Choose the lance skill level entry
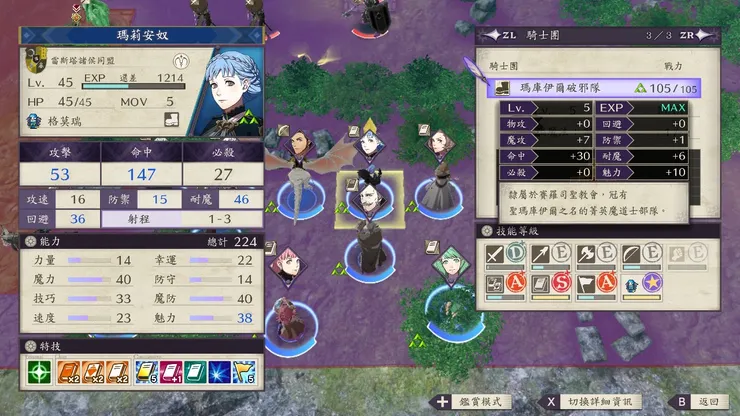 [x=553, y=256]
